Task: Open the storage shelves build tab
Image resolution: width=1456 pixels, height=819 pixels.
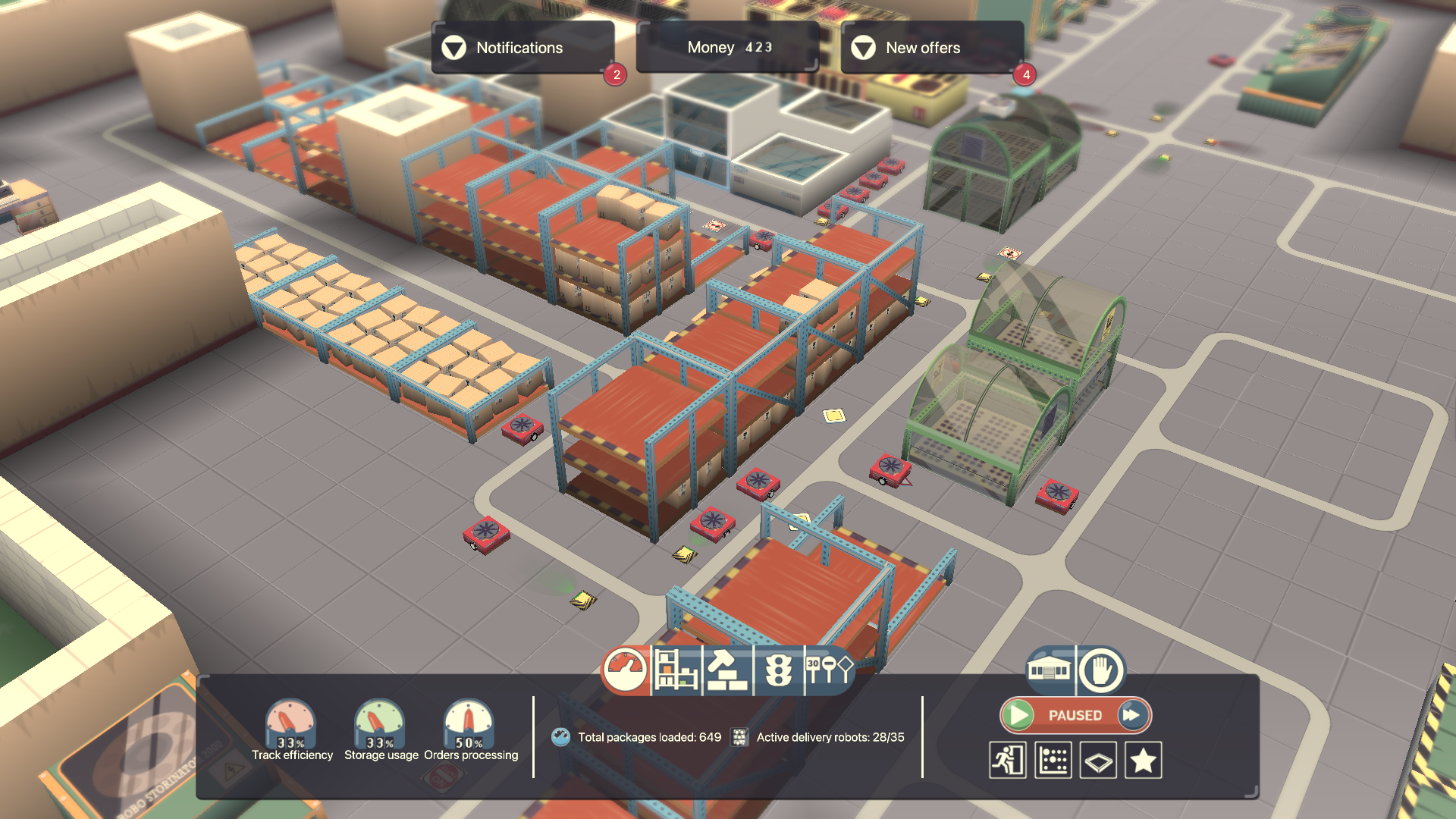Action: [676, 670]
